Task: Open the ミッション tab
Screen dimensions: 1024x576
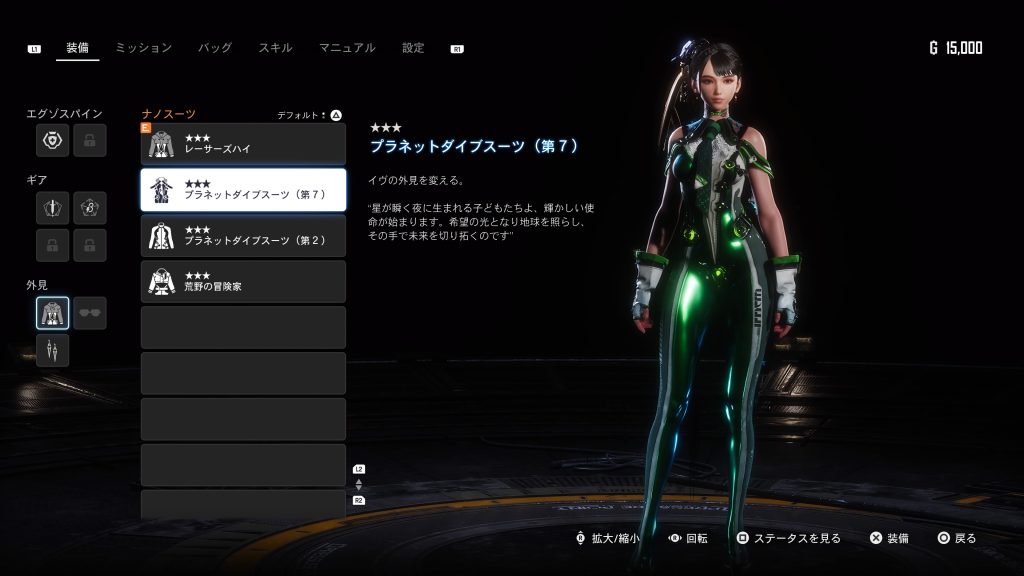Action: [143, 48]
